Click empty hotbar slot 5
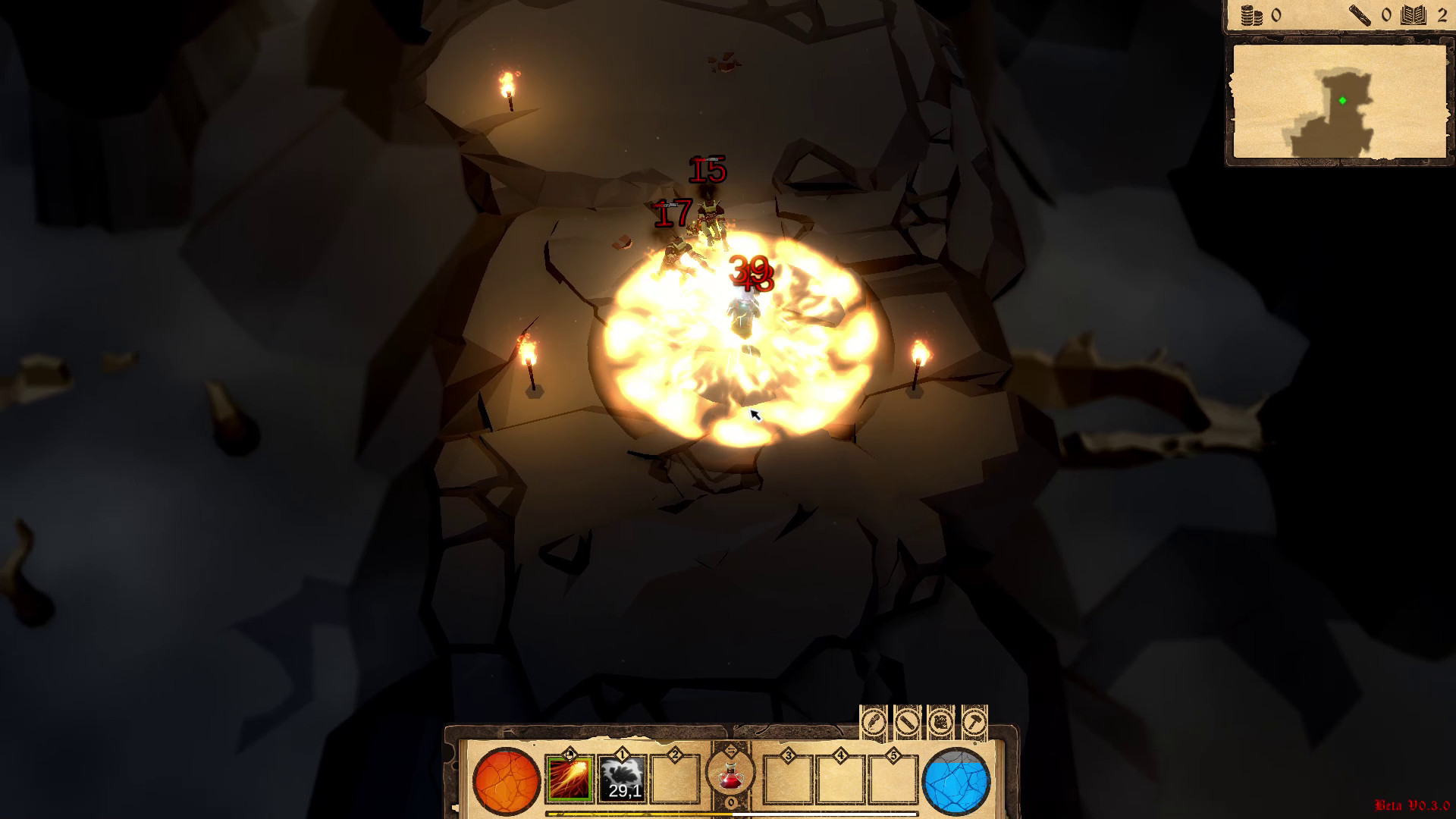 point(893,778)
